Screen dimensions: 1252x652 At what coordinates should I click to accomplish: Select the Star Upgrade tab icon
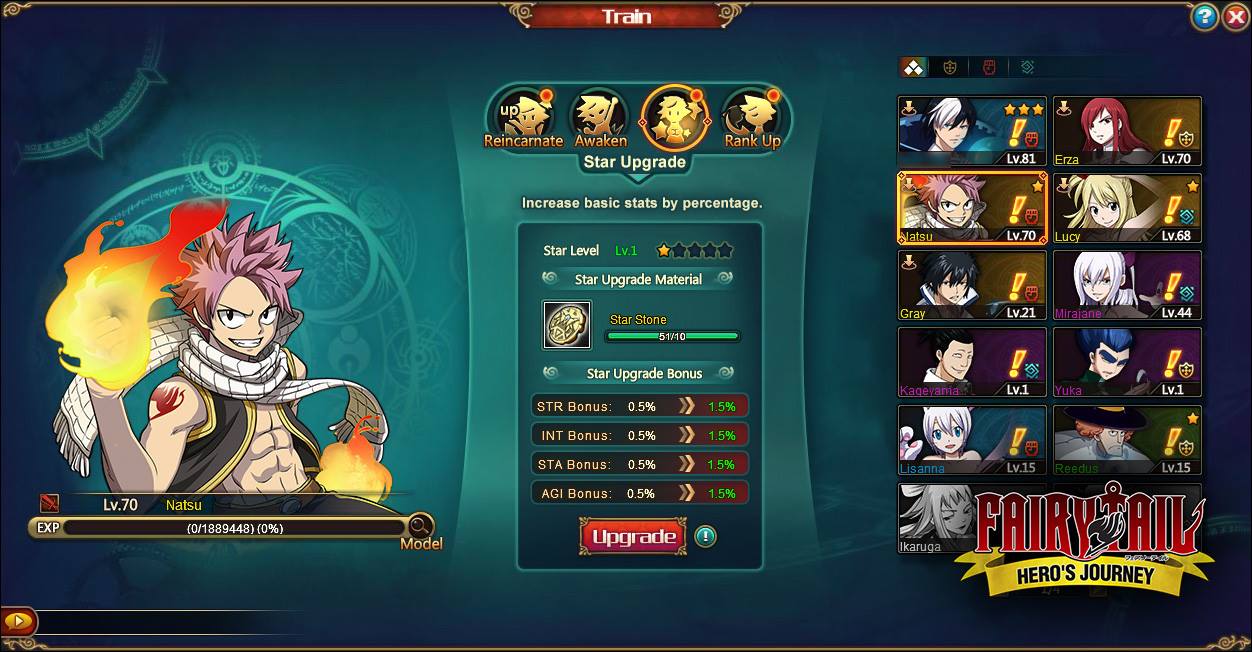(x=675, y=119)
